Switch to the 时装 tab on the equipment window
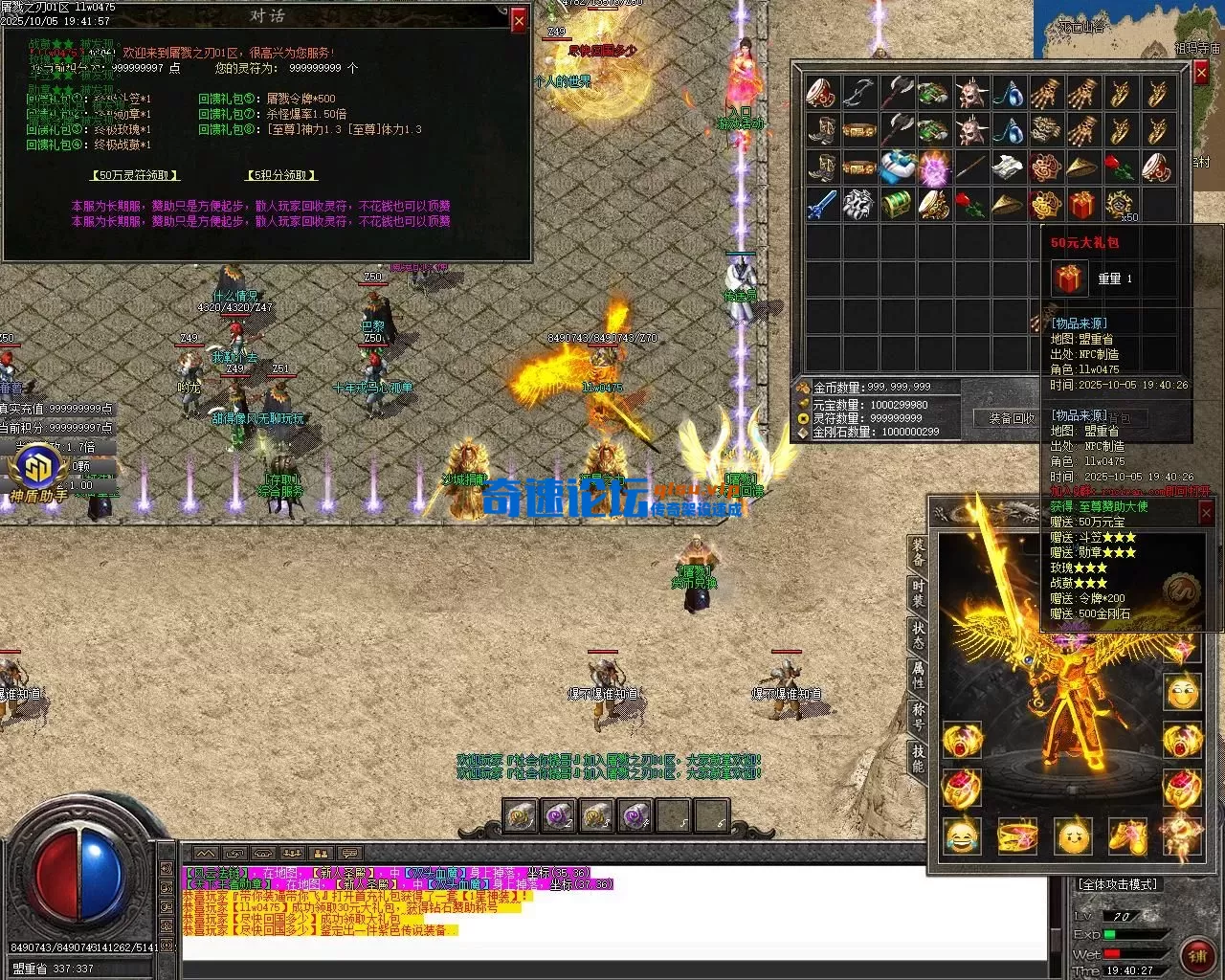1225x980 pixels. [x=919, y=591]
